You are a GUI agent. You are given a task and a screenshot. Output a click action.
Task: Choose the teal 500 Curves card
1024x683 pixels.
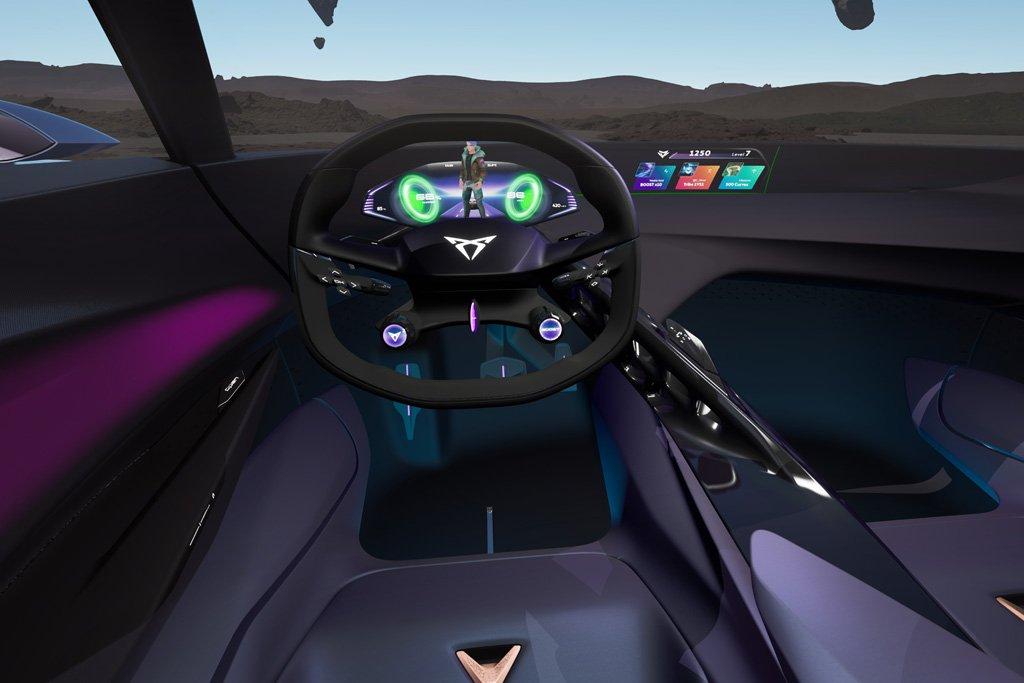point(740,178)
